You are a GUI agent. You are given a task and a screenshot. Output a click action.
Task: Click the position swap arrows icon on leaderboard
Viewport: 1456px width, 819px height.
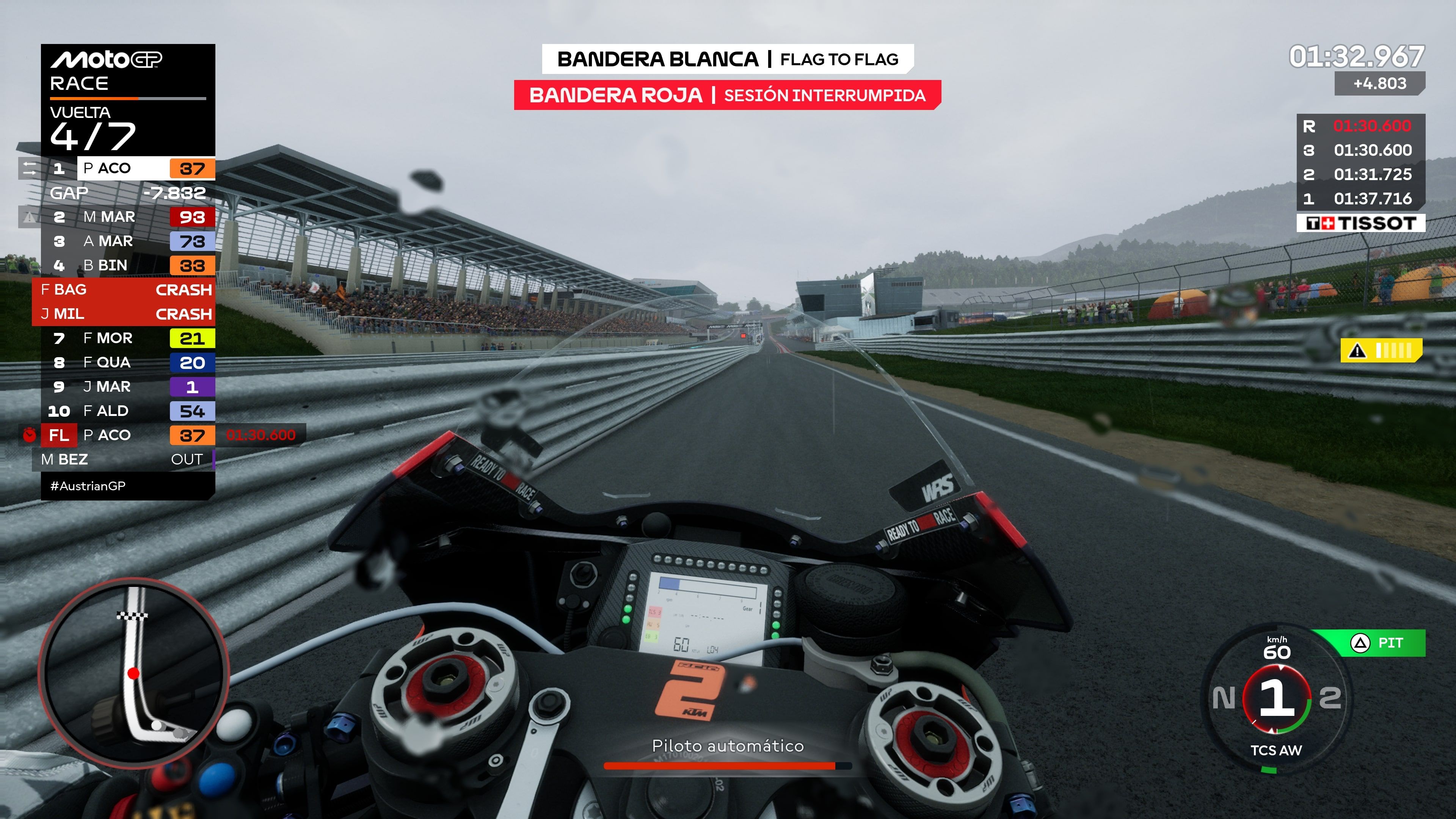[x=30, y=168]
